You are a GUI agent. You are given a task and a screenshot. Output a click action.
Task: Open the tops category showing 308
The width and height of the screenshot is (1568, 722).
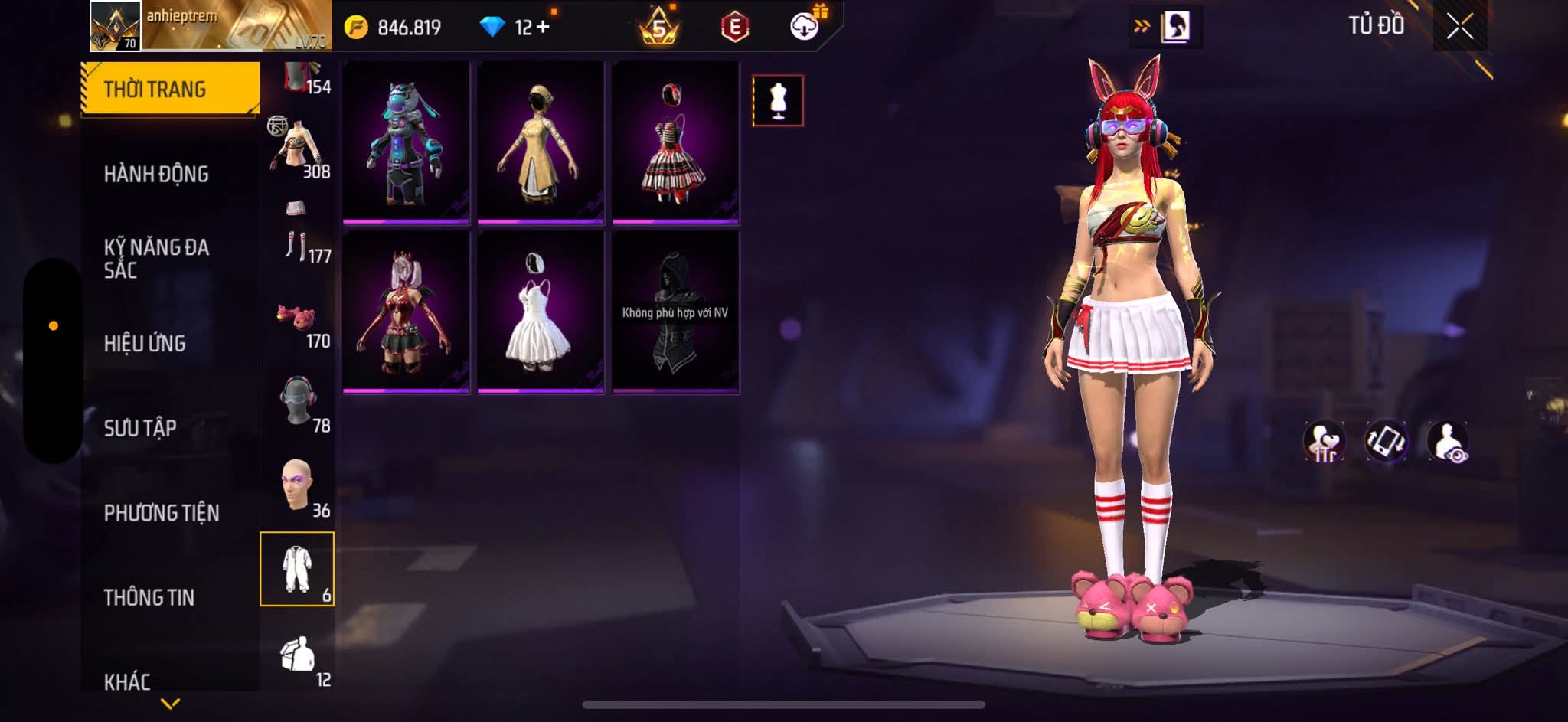[298, 150]
